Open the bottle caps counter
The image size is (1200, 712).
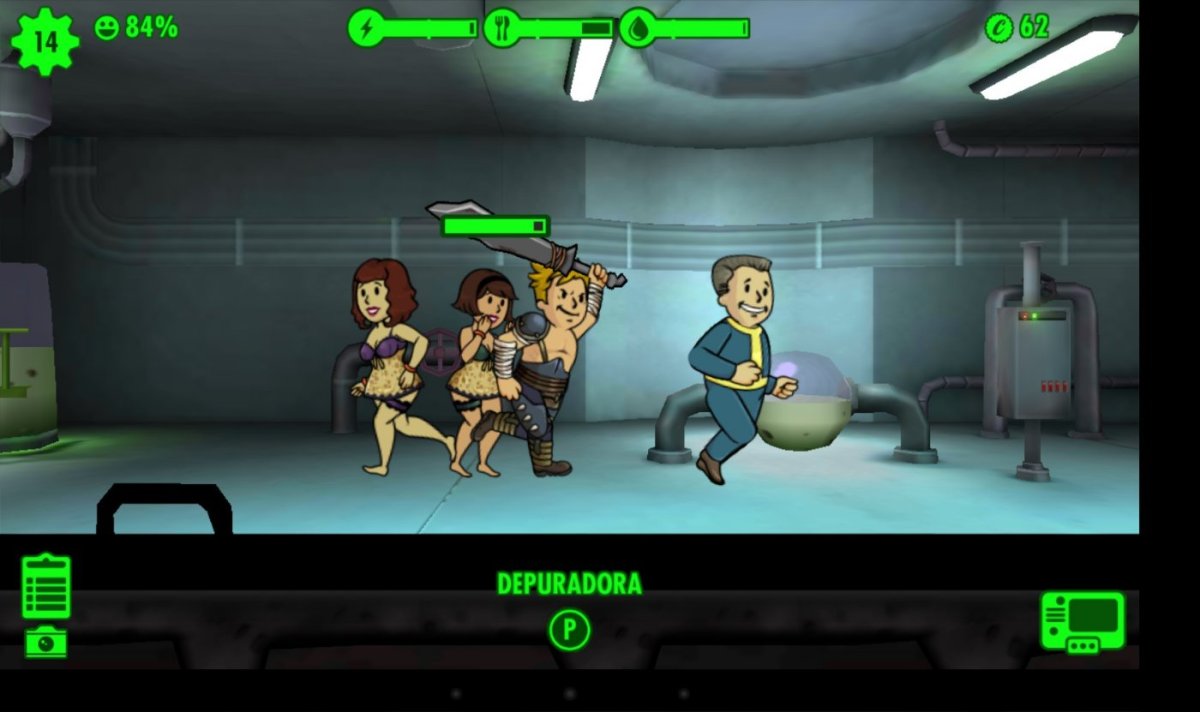click(x=1017, y=28)
